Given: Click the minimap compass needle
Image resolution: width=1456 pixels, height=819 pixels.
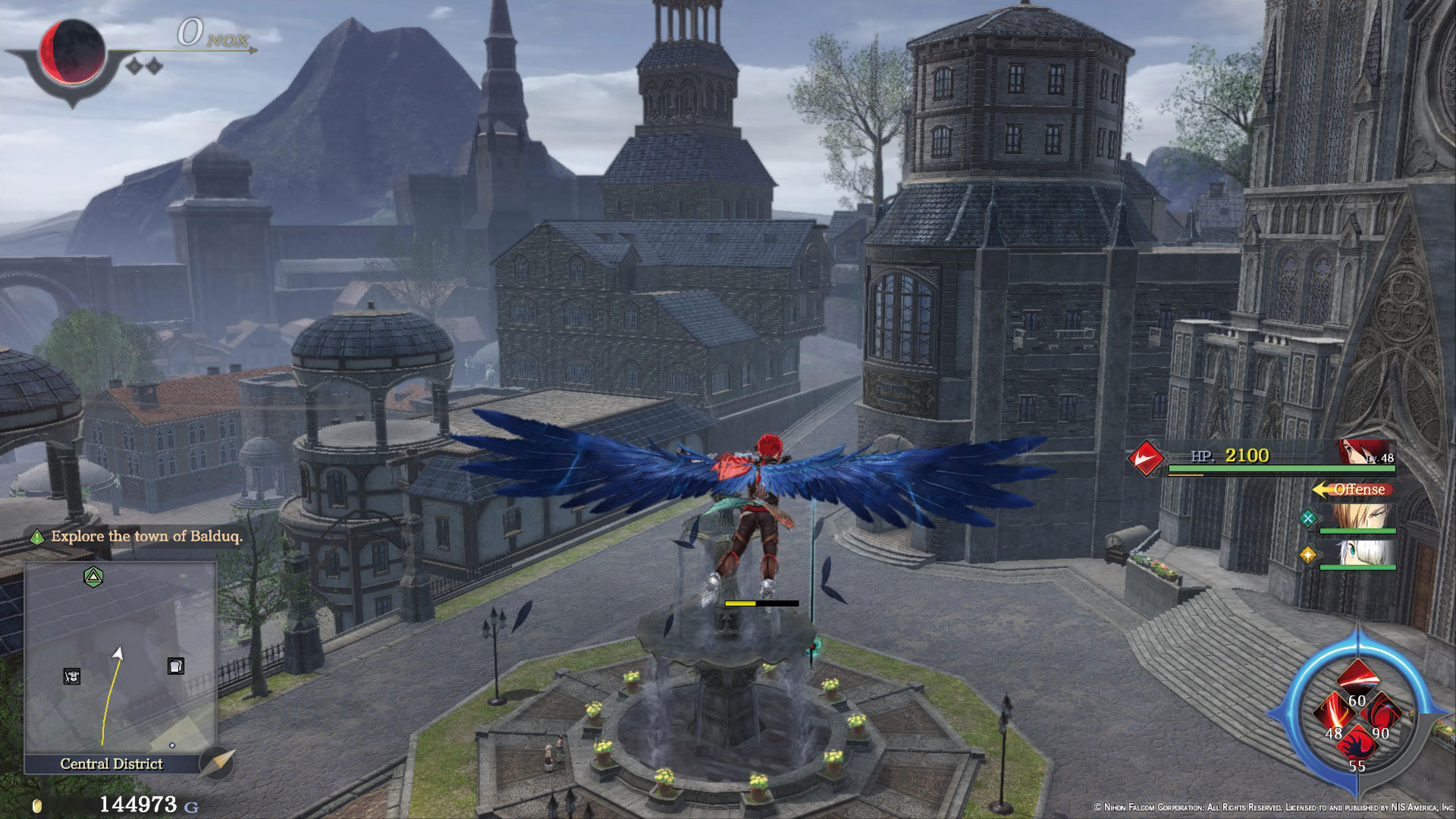Looking at the screenshot, I should tap(218, 761).
